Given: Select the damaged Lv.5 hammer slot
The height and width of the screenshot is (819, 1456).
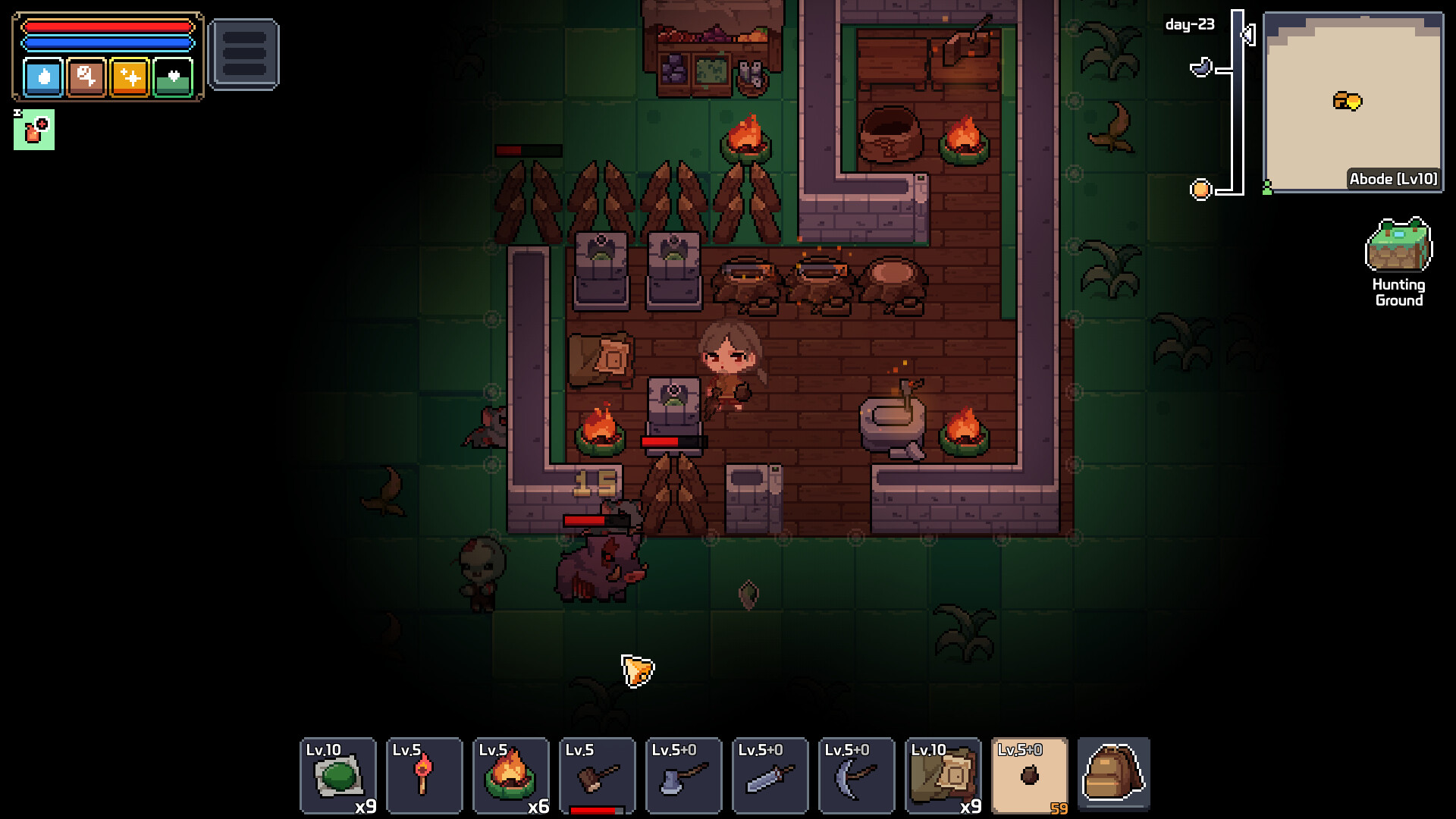Looking at the screenshot, I should click(x=598, y=775).
